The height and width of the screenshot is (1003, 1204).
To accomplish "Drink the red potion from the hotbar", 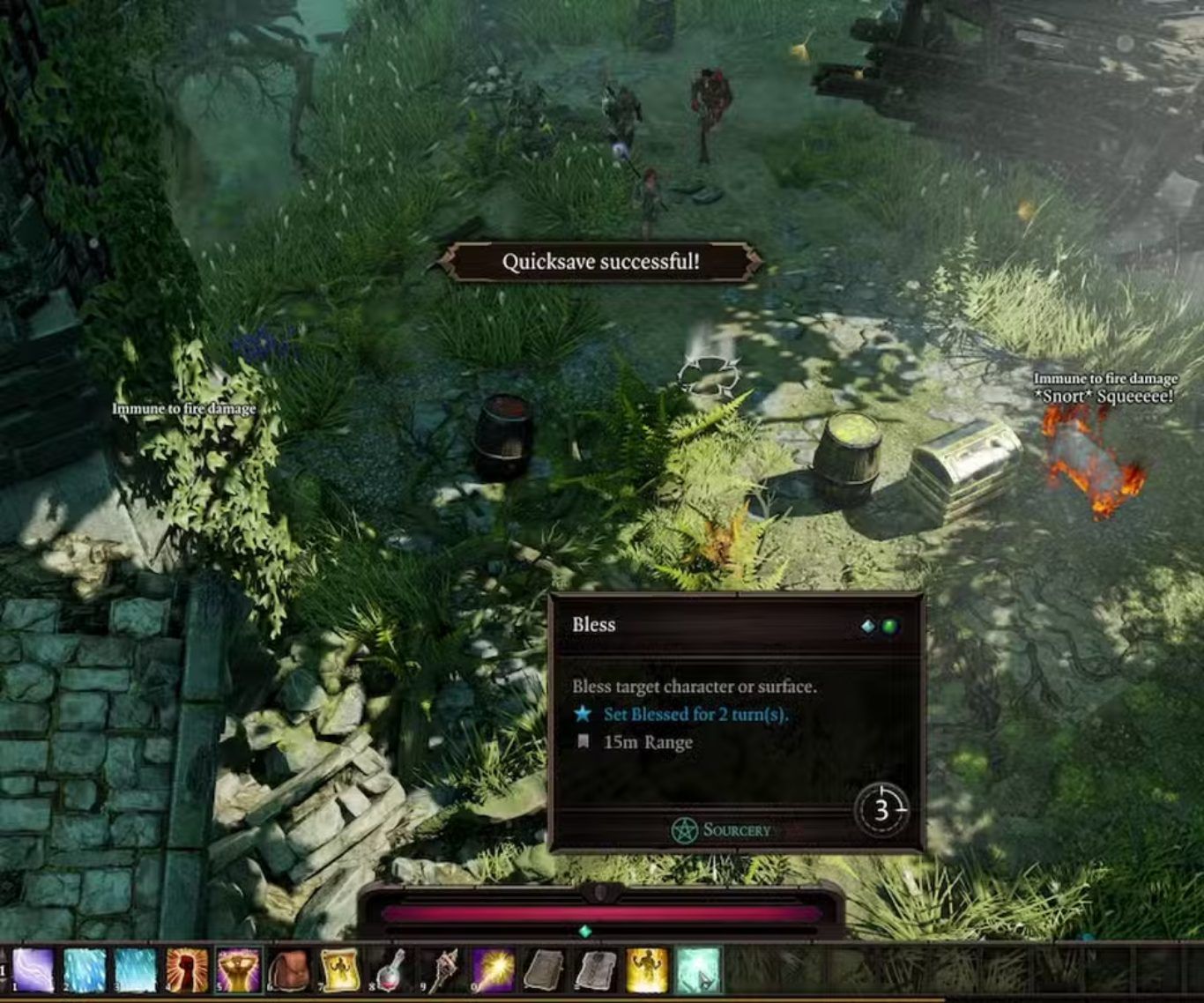I will (x=391, y=970).
